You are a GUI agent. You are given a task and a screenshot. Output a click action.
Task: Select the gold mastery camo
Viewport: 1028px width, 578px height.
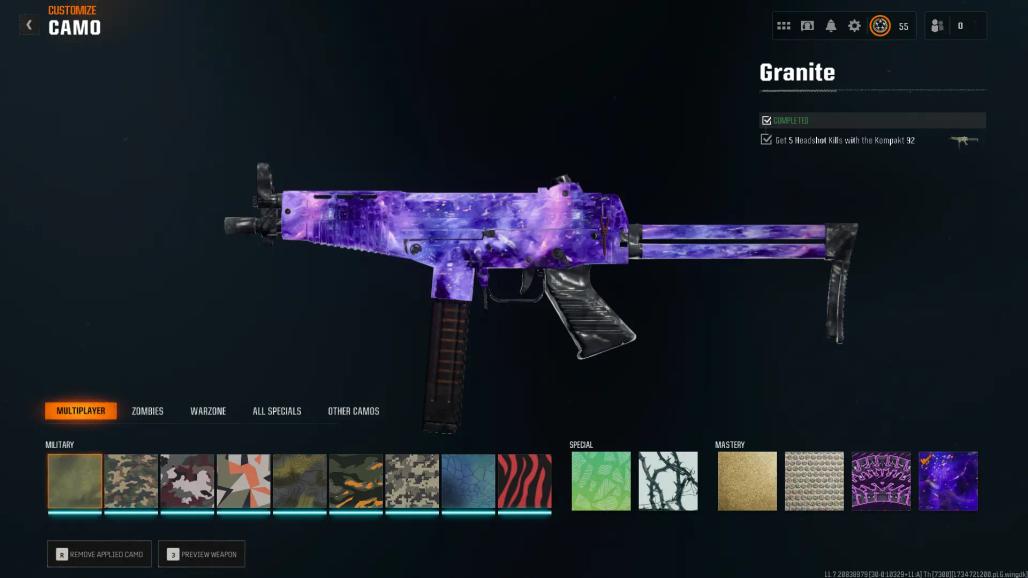[747, 481]
